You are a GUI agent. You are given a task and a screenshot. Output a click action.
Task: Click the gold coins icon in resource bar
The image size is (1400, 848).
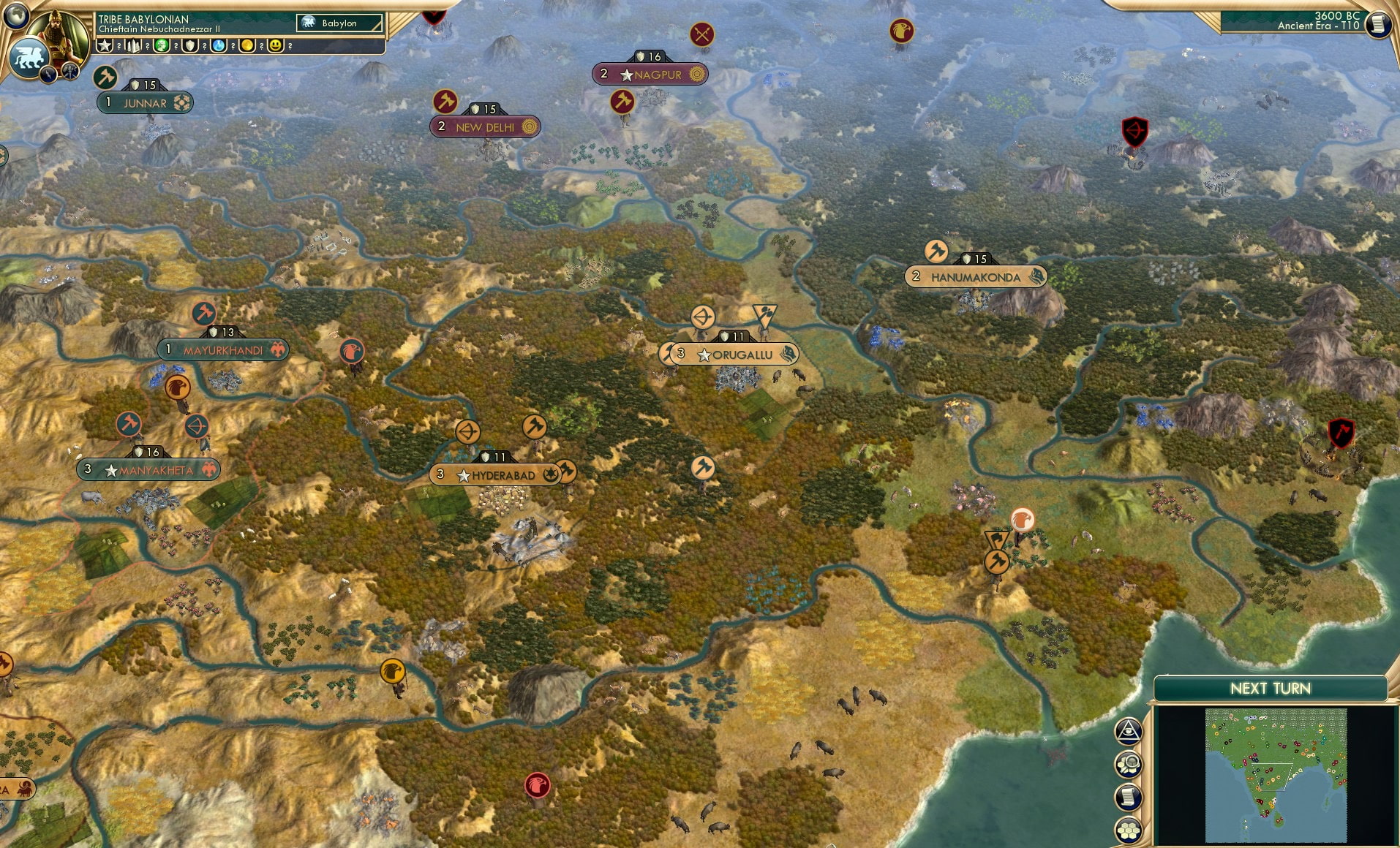246,45
